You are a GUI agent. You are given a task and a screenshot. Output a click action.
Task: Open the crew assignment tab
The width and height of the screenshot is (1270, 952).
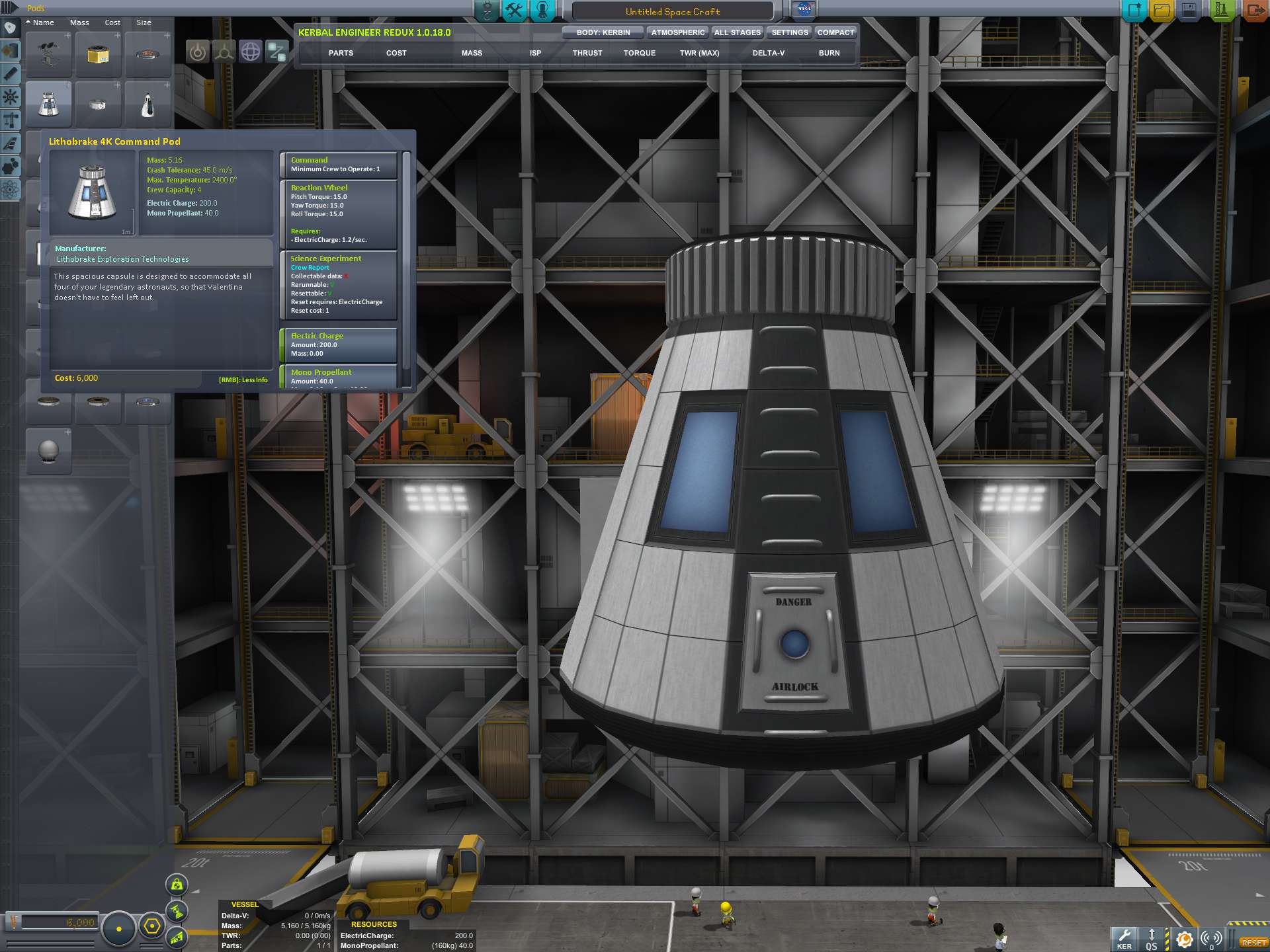542,11
